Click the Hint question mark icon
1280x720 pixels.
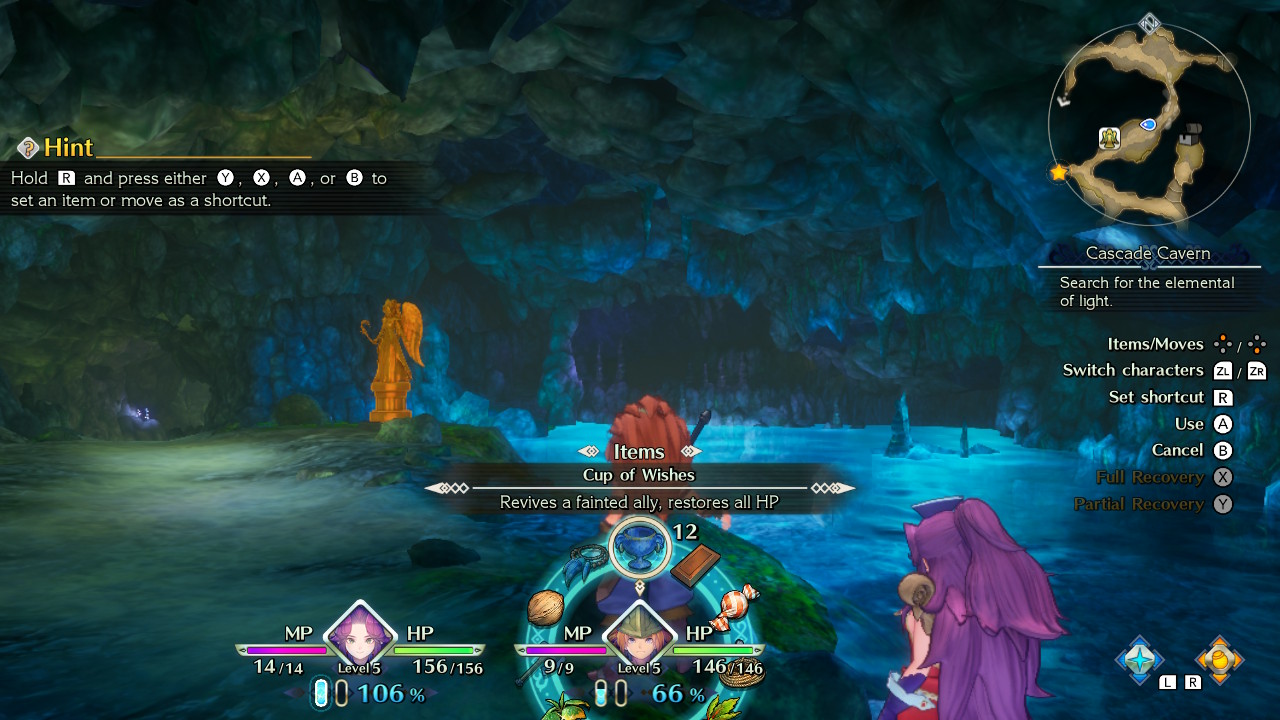(28, 148)
